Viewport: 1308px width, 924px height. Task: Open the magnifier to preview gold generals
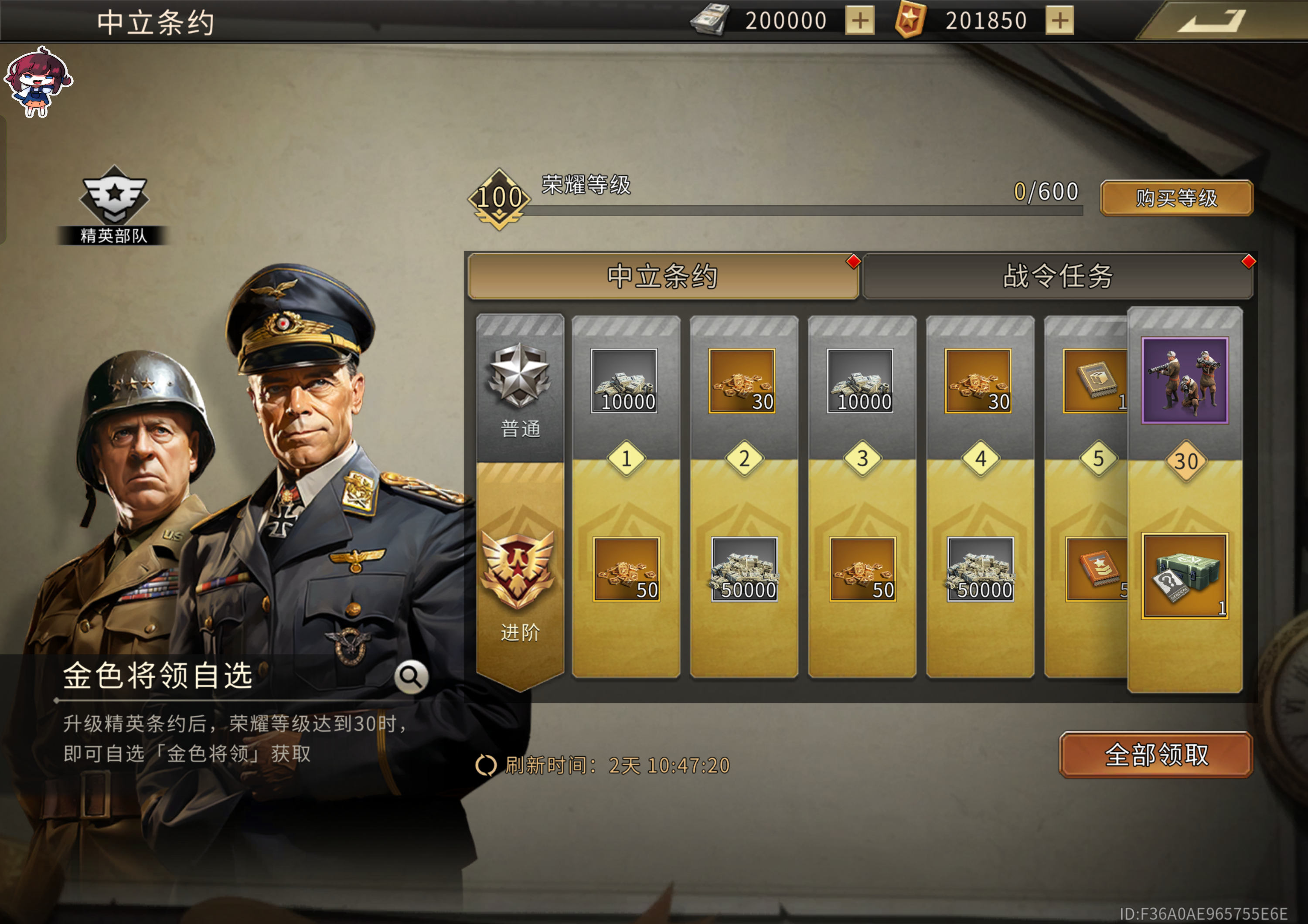(411, 676)
